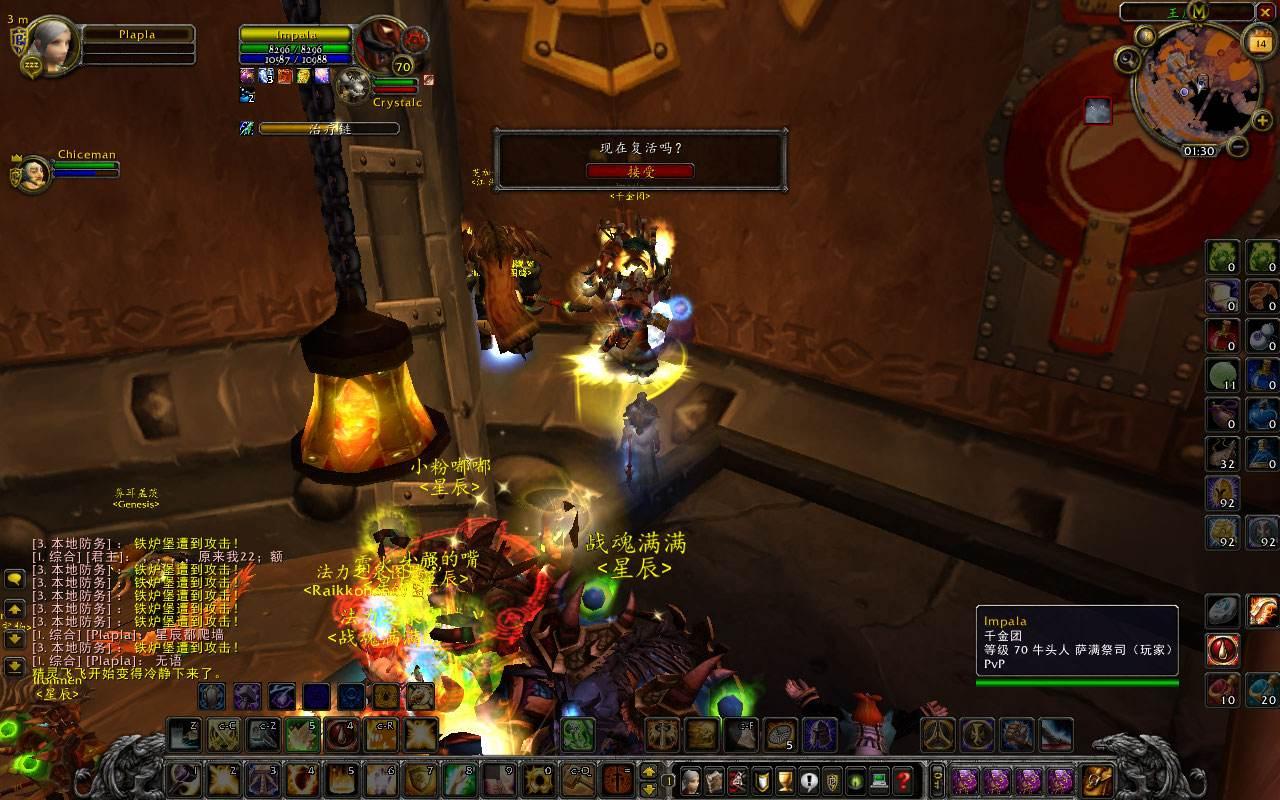Target party member Chiceman's portrait

tap(34, 173)
